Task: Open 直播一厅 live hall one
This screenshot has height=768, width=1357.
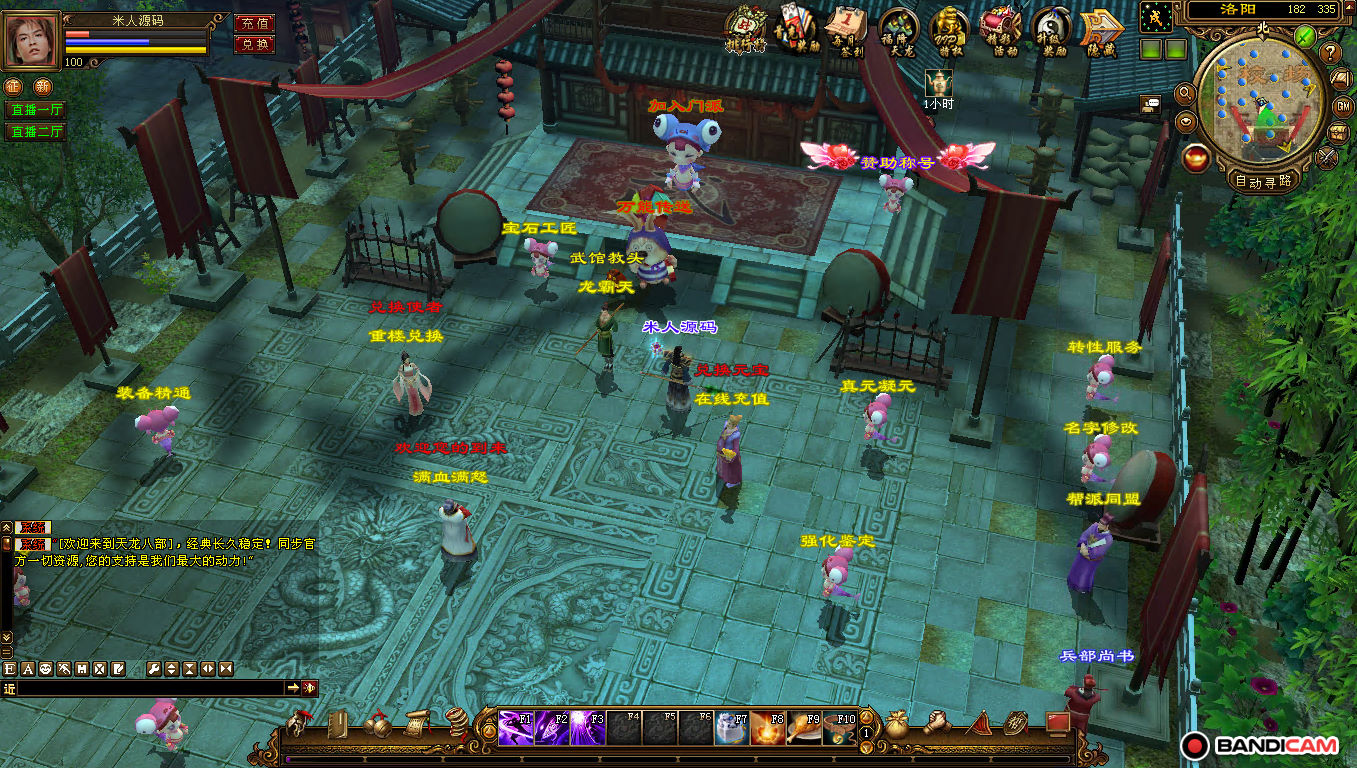Action: 36,110
